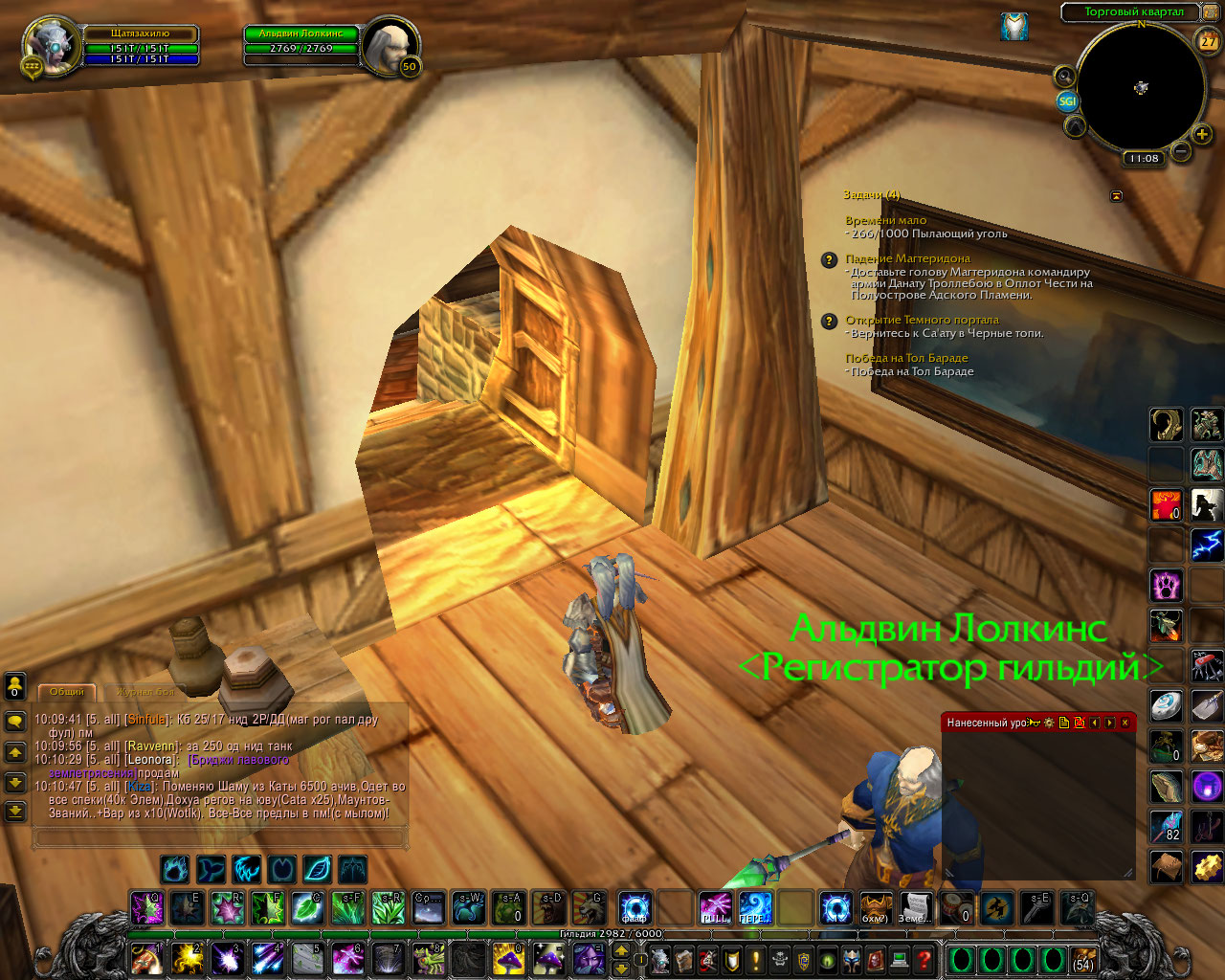Activate the PULL macro button

tap(715, 907)
